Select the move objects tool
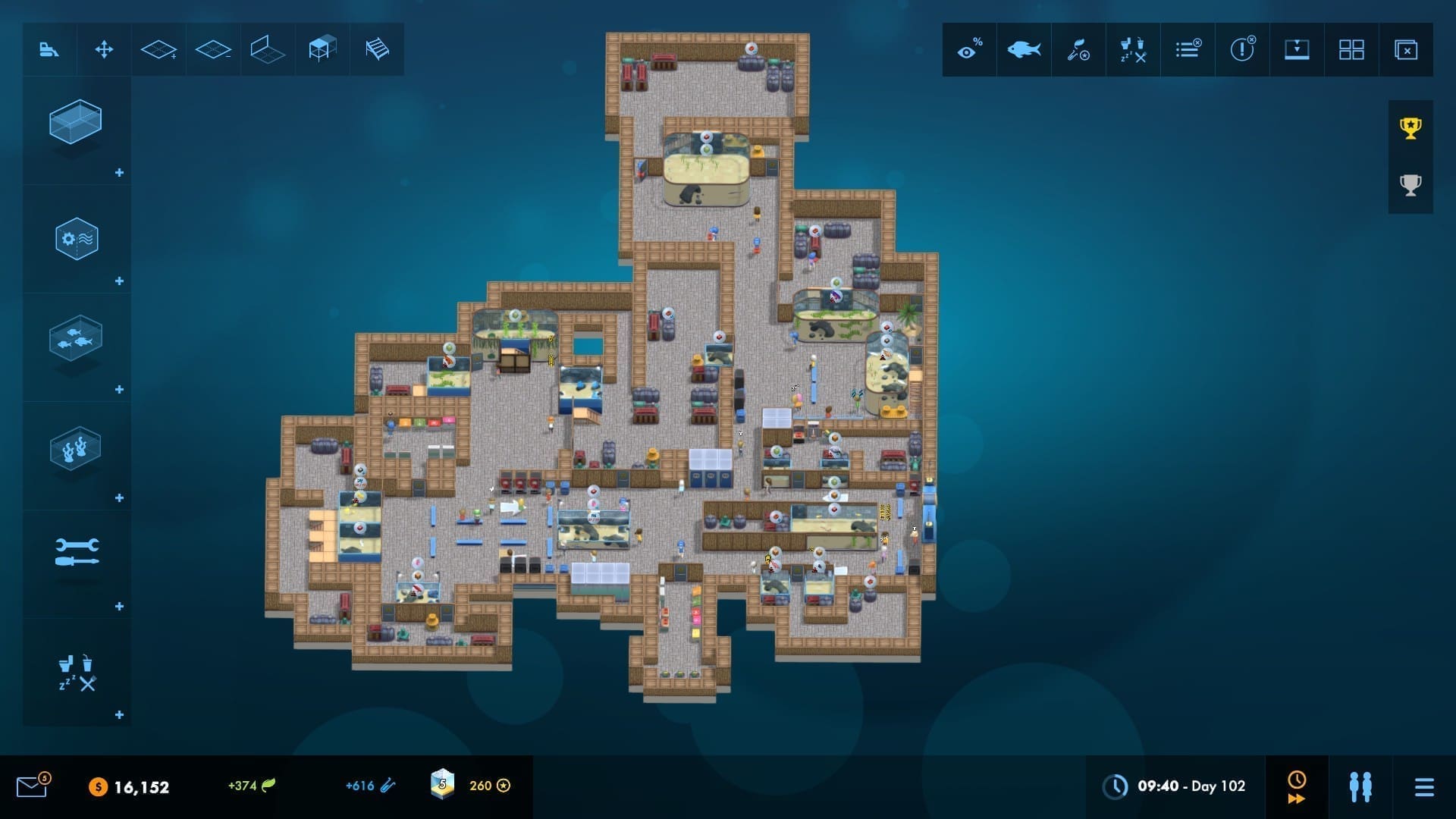The width and height of the screenshot is (1456, 819). [104, 49]
